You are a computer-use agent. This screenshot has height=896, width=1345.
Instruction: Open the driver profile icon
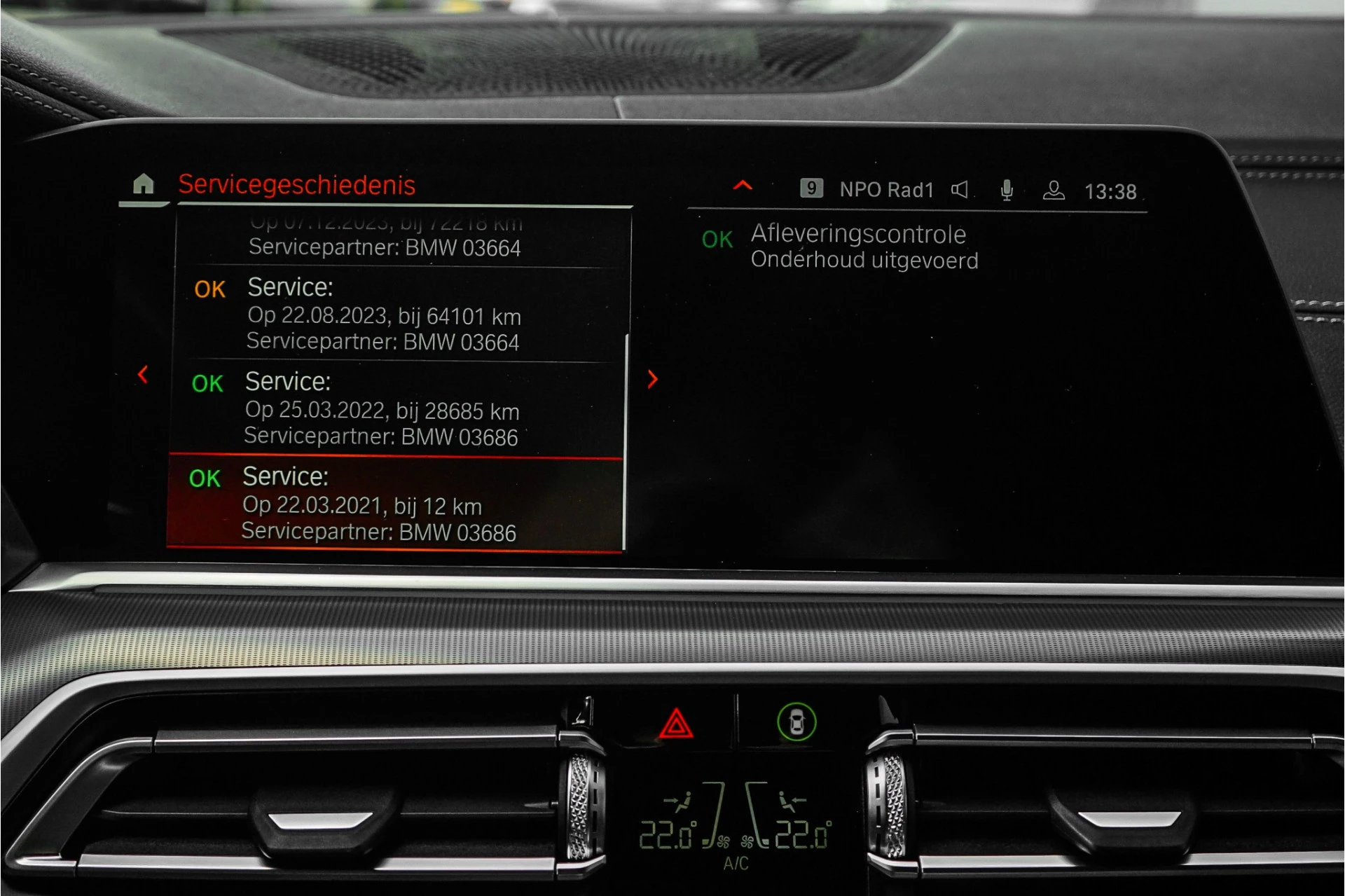click(1053, 188)
